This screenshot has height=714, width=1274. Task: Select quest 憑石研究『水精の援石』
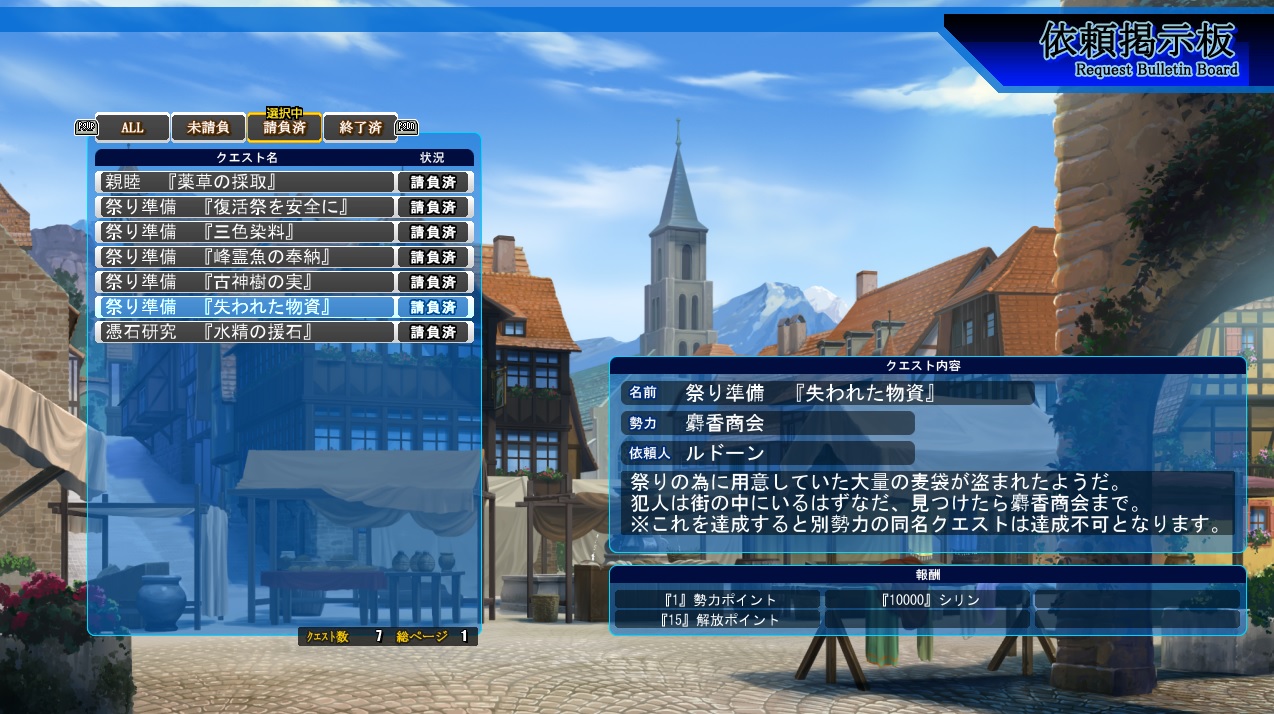pos(246,332)
